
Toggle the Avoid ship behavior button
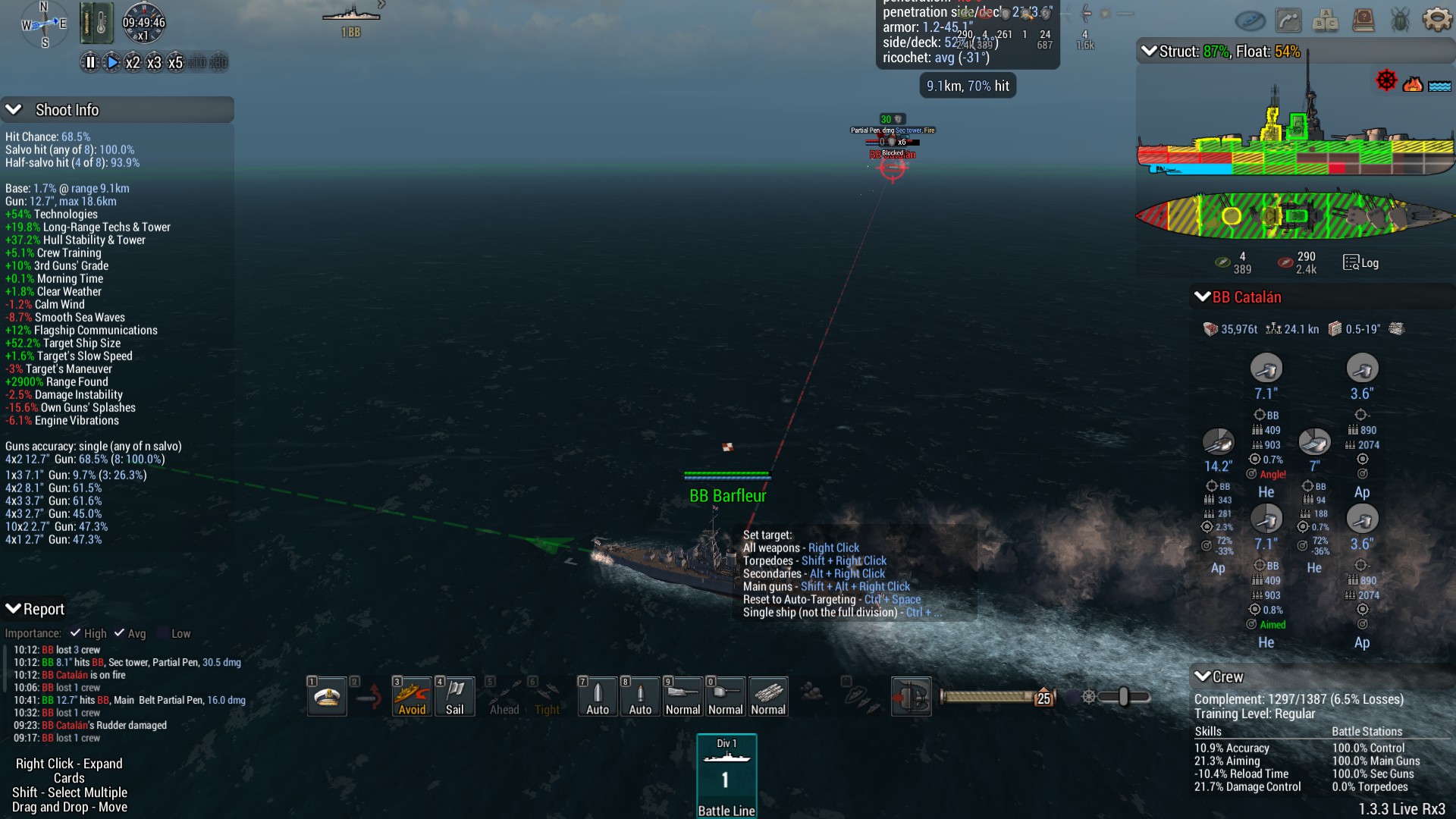click(412, 696)
